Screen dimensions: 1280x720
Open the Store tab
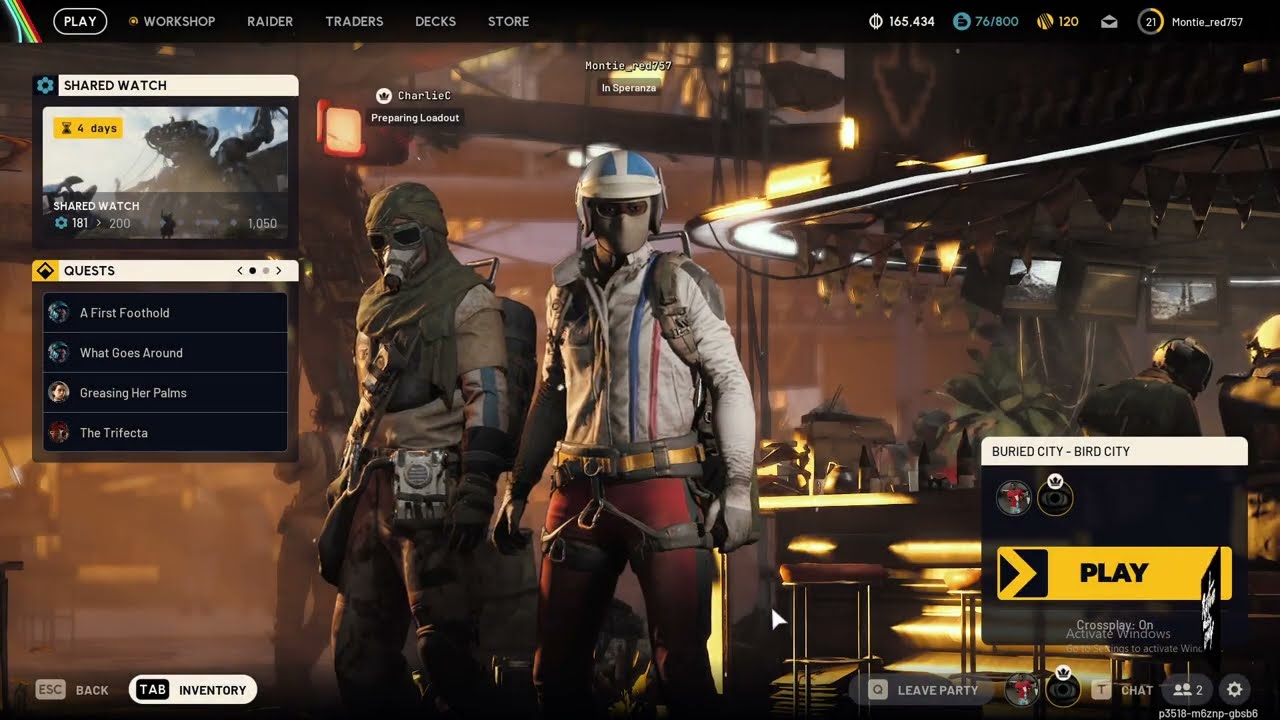[508, 21]
